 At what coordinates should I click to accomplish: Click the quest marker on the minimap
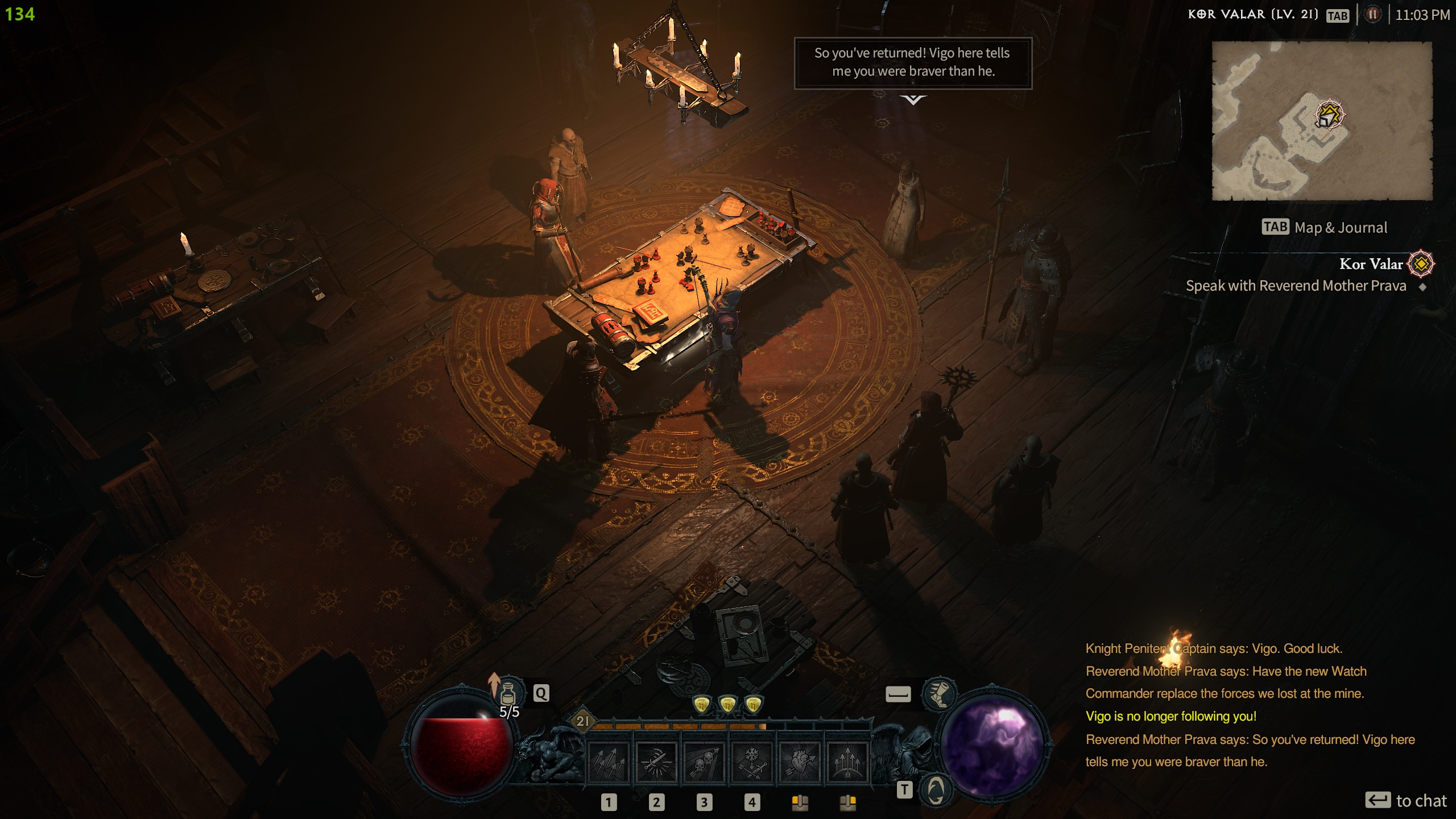coord(1329,115)
